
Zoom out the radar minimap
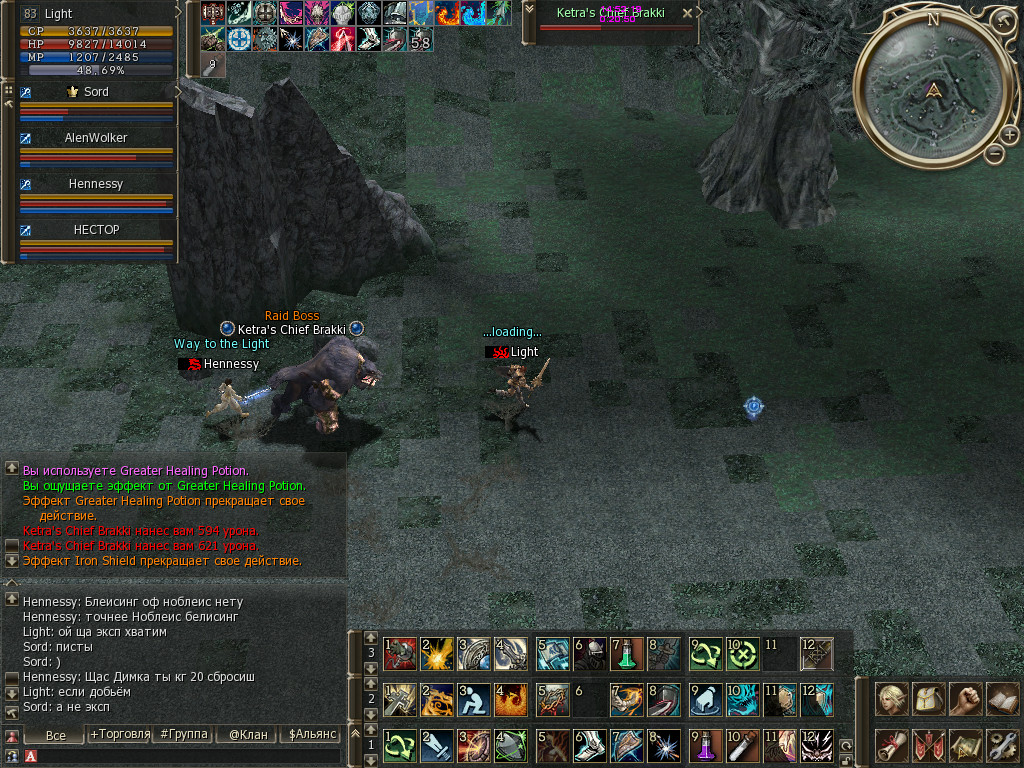tap(994, 153)
